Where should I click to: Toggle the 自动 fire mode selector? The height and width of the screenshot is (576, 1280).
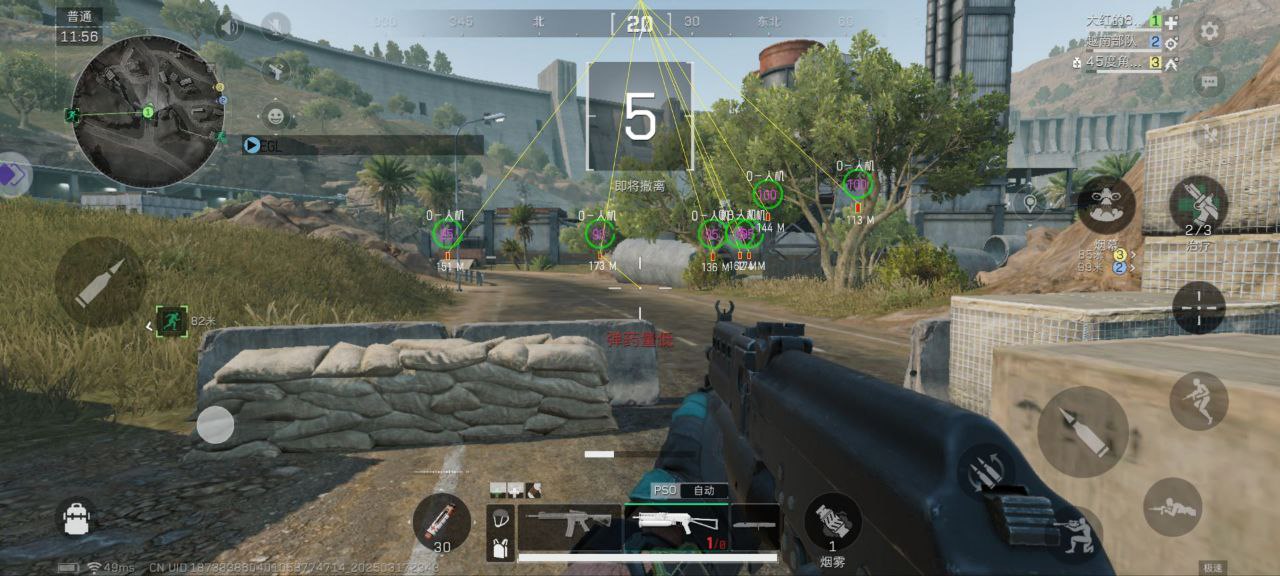pos(704,491)
